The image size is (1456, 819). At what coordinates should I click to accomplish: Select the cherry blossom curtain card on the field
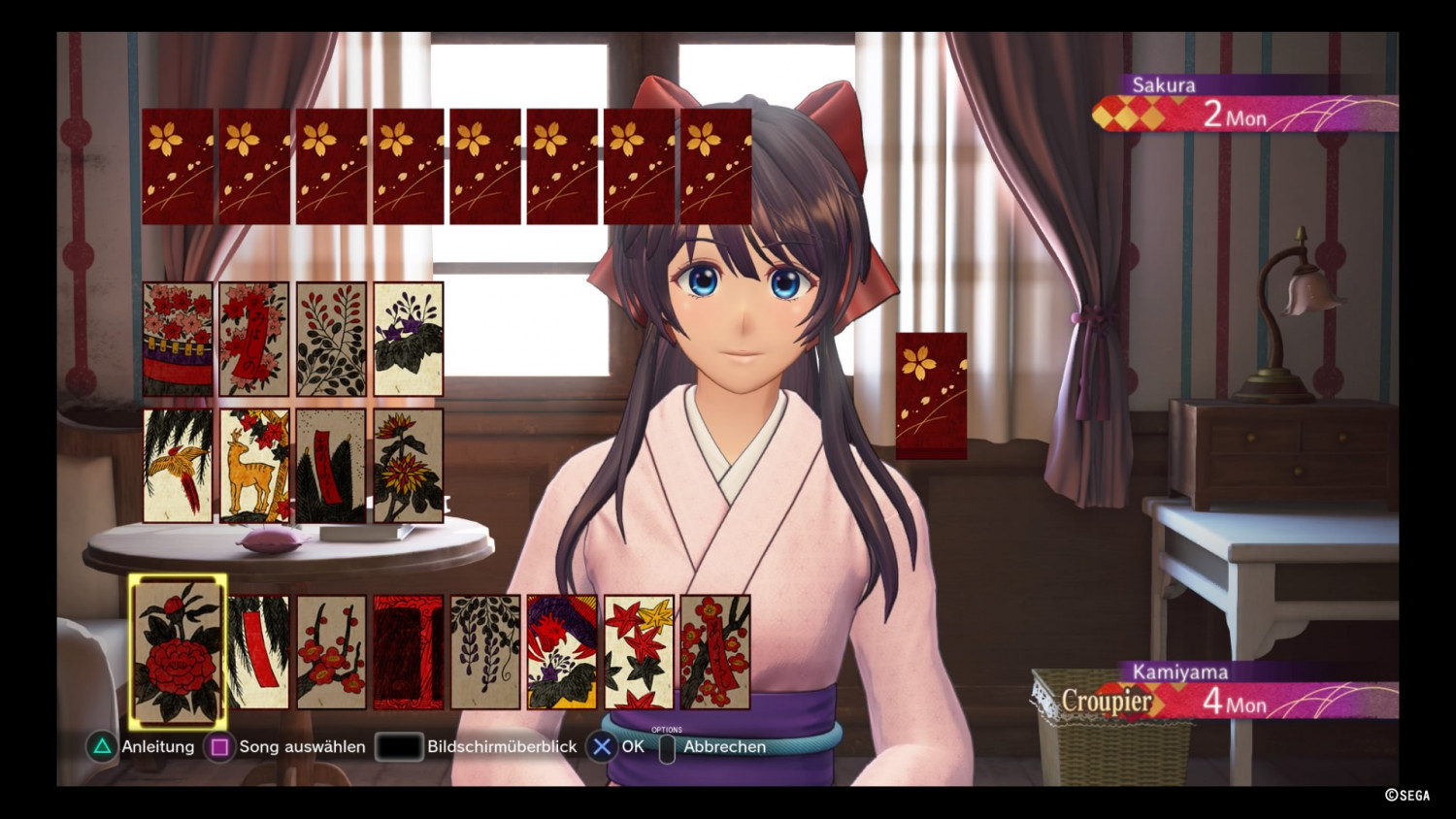pyautogui.click(x=178, y=339)
